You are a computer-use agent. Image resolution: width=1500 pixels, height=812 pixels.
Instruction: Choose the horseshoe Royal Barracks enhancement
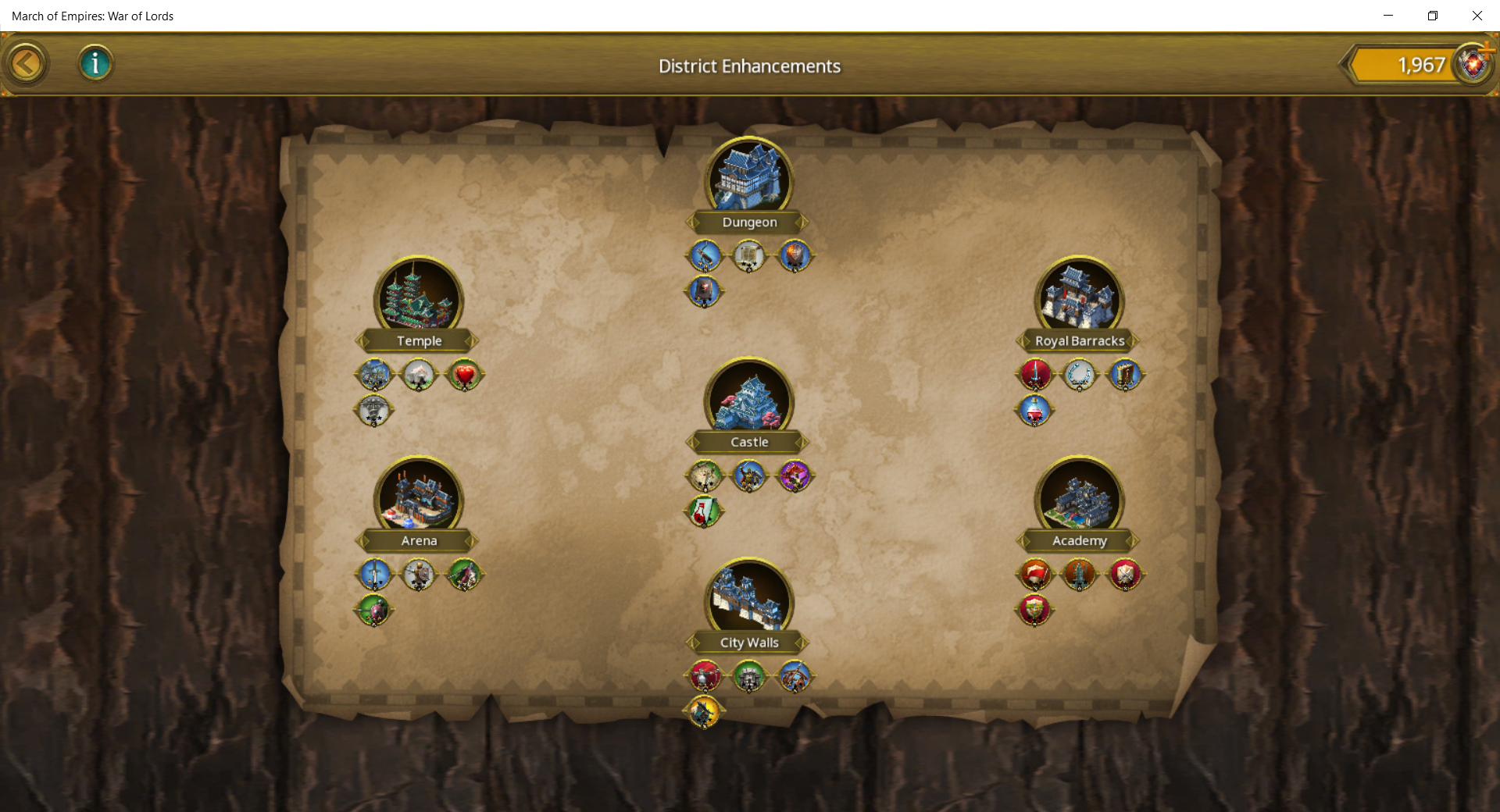[x=1080, y=375]
